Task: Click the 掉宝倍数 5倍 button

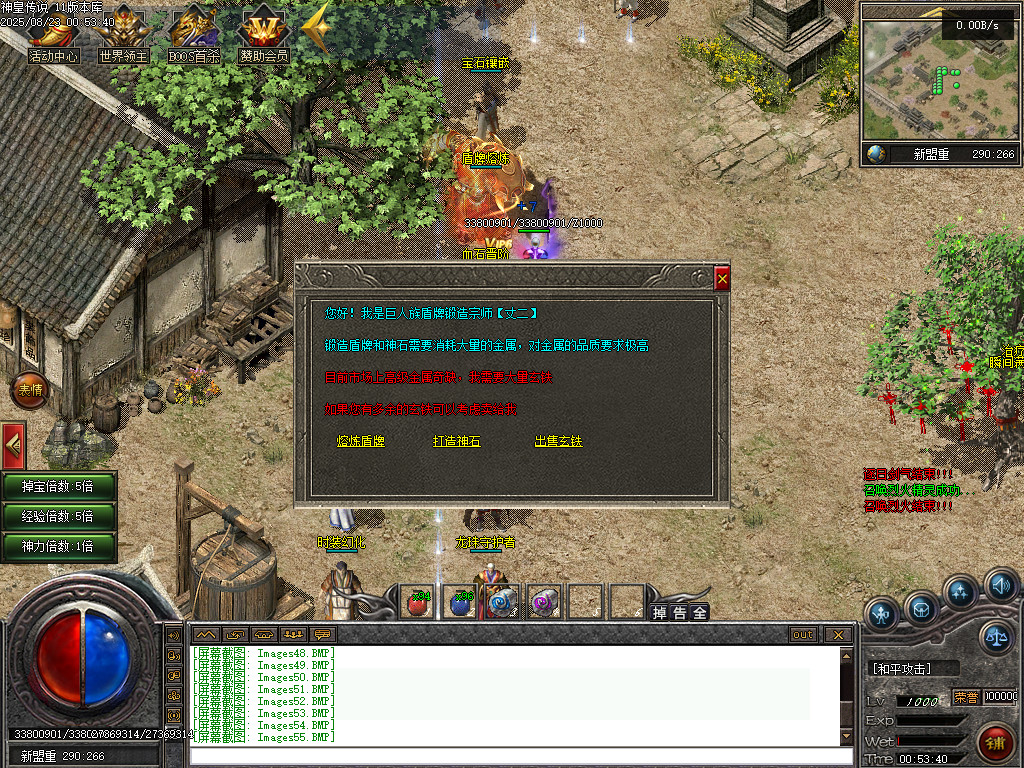Action: tap(58, 487)
